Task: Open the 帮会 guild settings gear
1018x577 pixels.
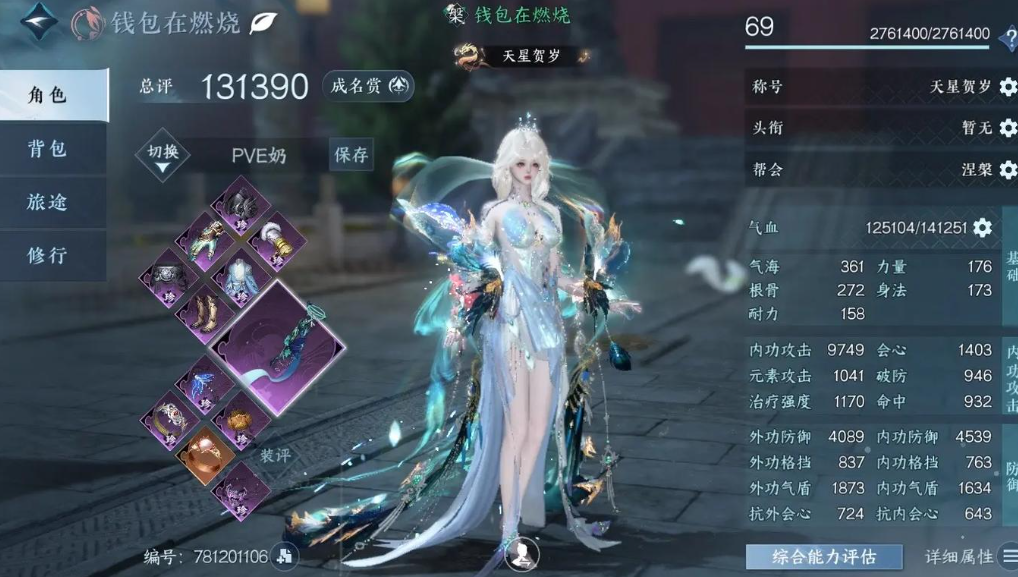Action: coord(1006,169)
